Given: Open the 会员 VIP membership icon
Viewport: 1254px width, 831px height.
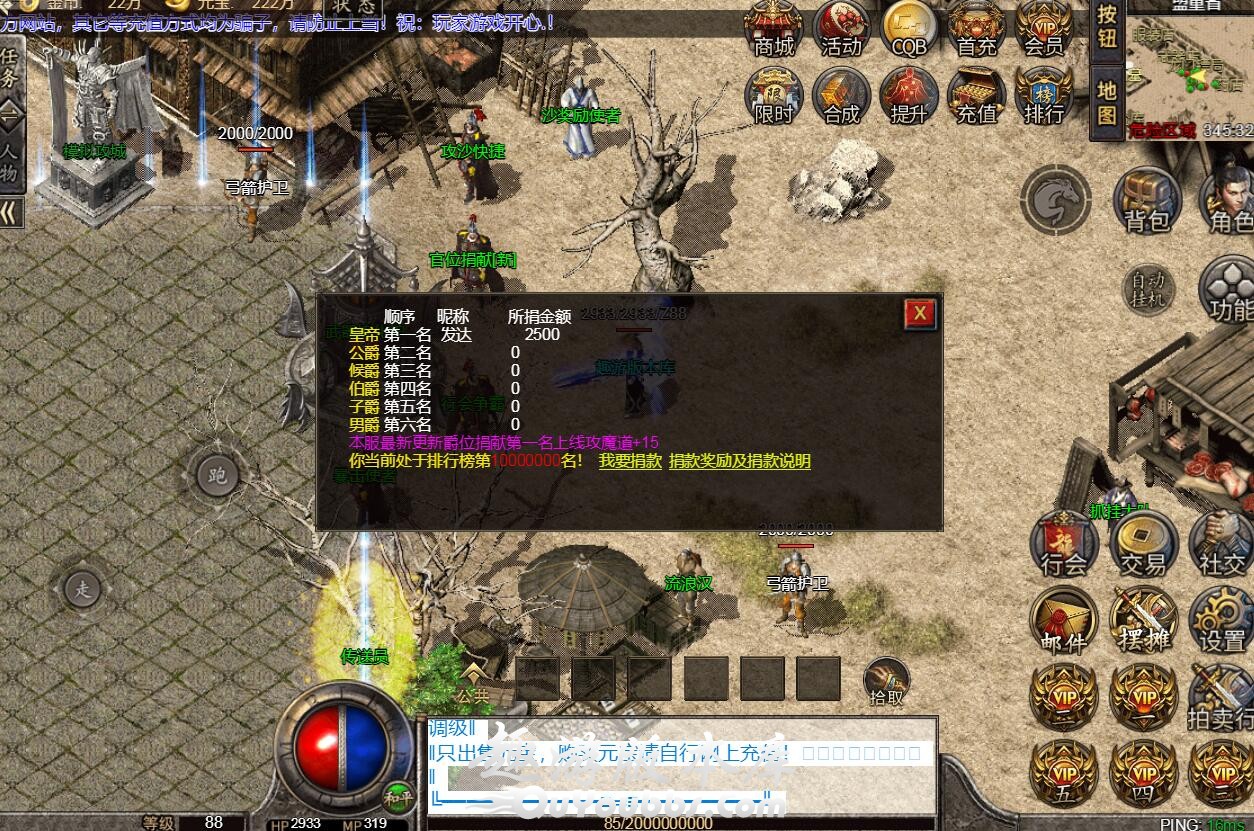Looking at the screenshot, I should pos(1044,29).
